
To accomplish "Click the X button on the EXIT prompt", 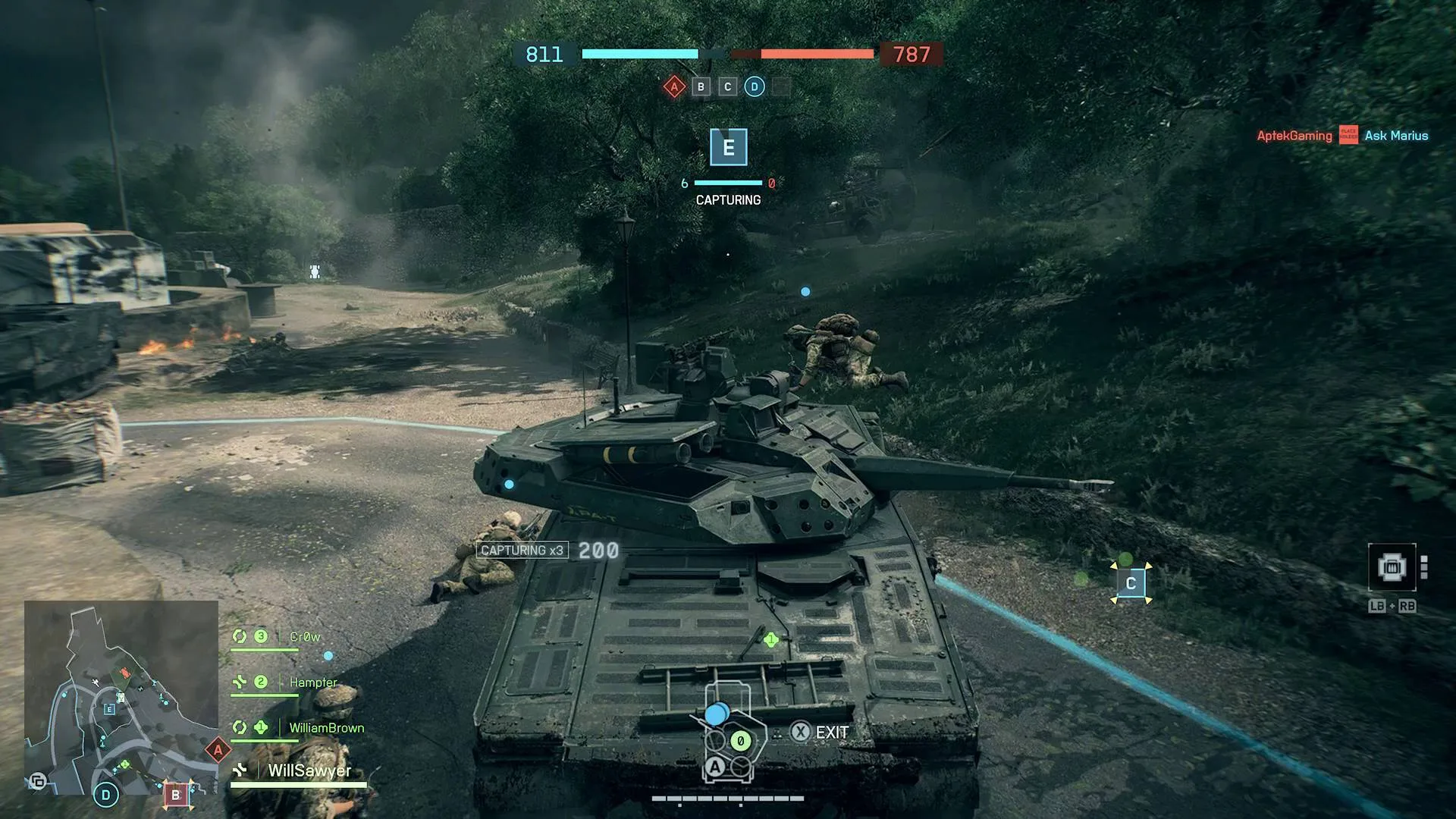I will (801, 732).
